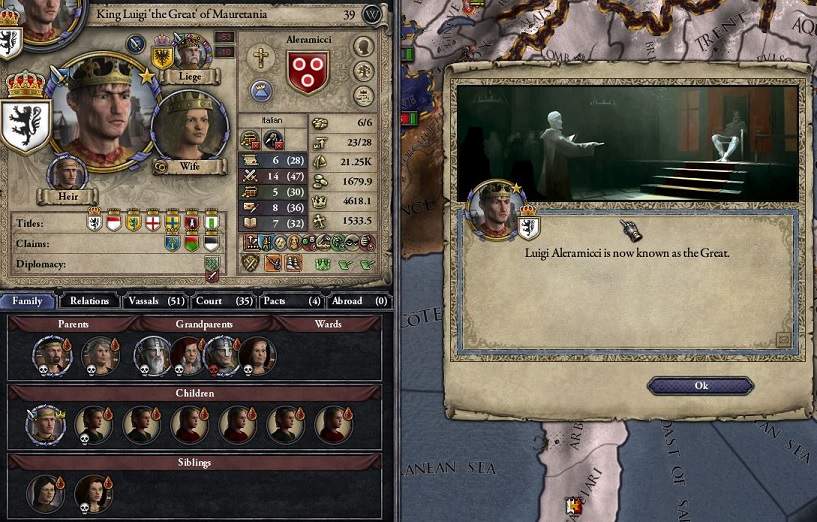
Task: Select the first sibling portrait
Action: pos(46,493)
